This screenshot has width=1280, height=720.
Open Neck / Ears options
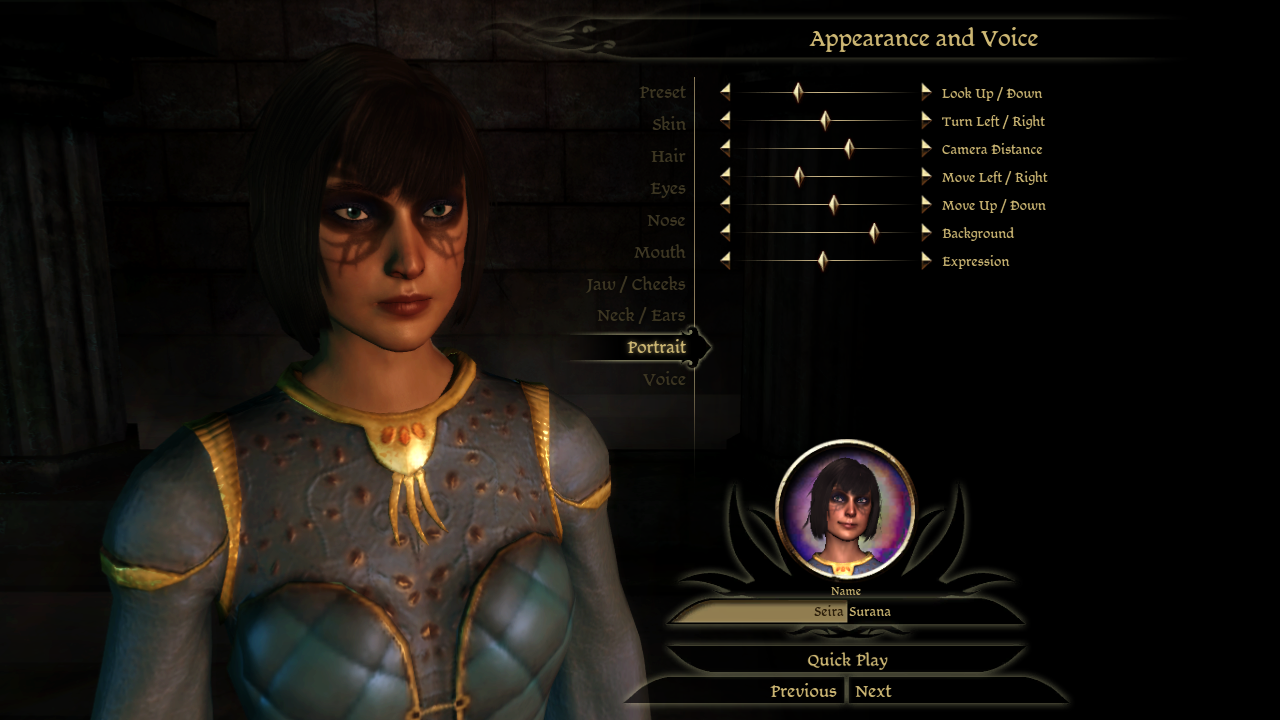[640, 316]
